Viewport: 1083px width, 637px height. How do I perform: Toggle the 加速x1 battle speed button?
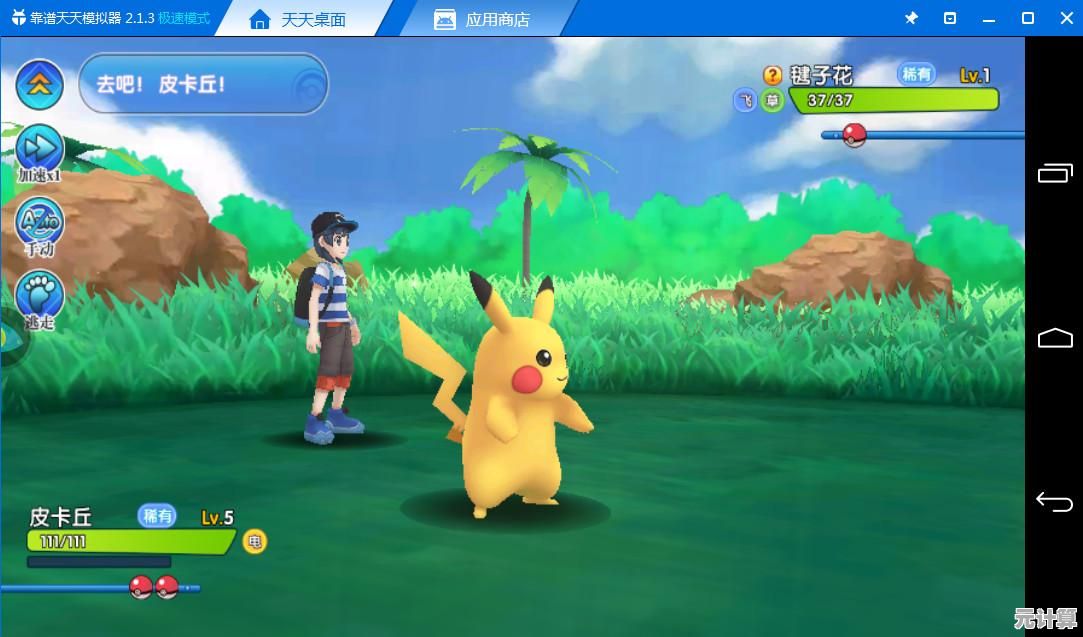coord(39,151)
